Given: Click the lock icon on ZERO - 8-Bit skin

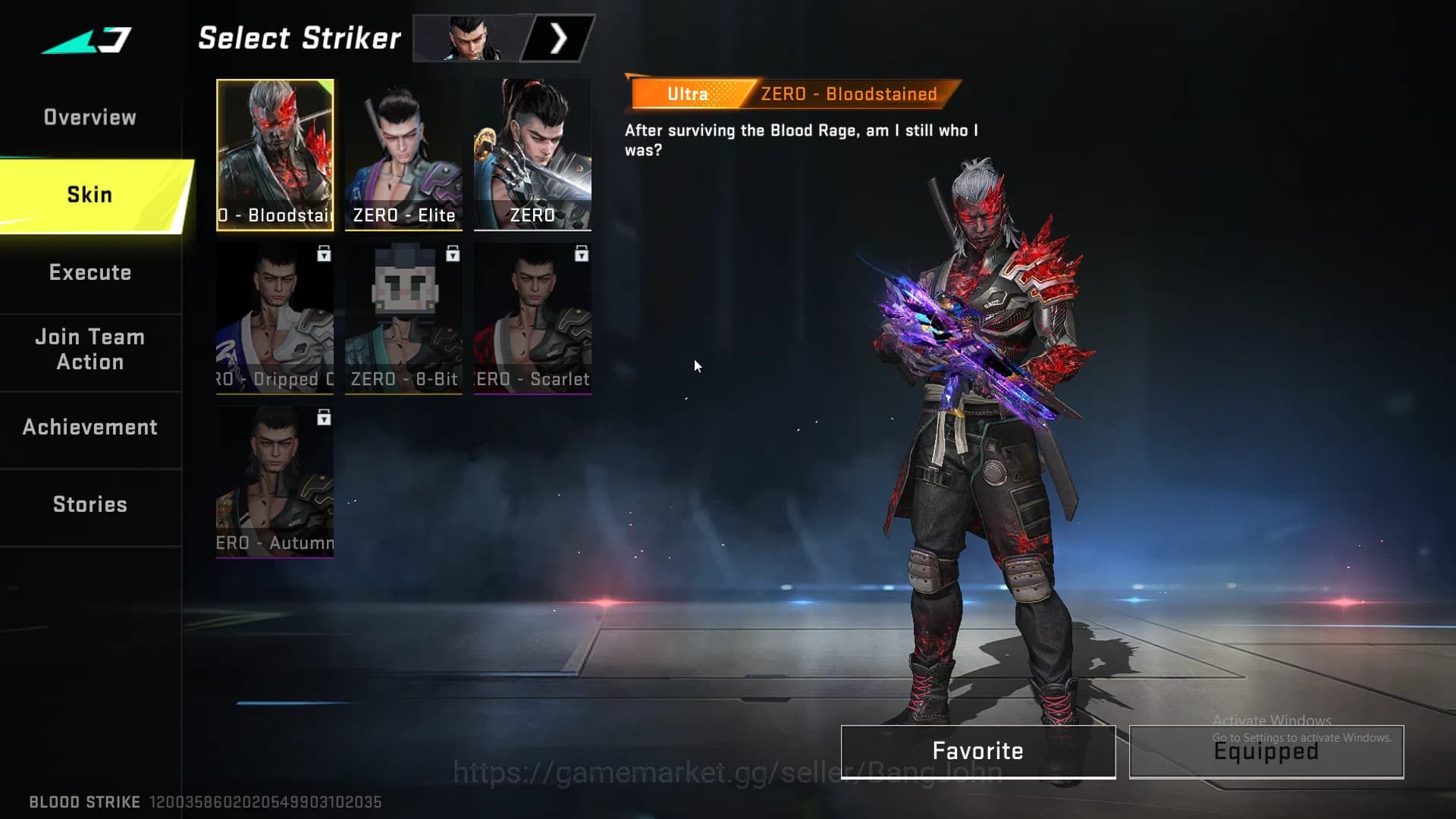Looking at the screenshot, I should point(453,256).
